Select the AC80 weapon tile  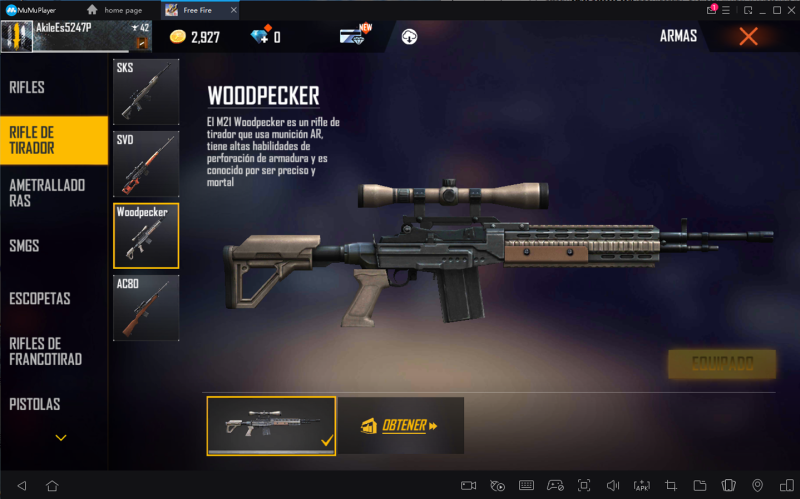(x=146, y=307)
